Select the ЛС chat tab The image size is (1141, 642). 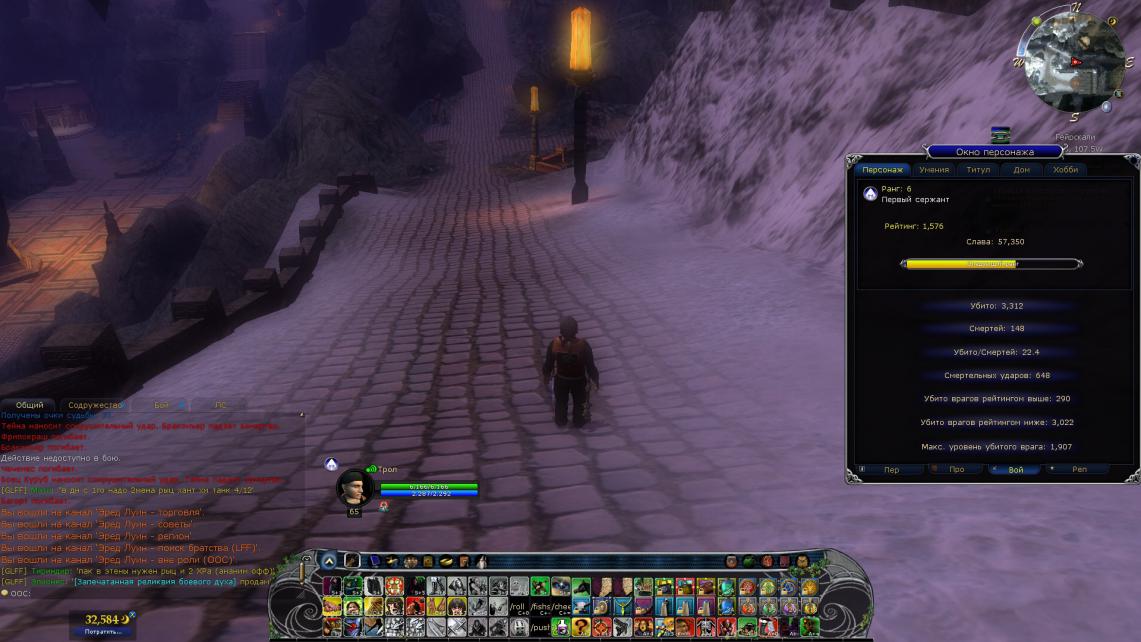(222, 405)
